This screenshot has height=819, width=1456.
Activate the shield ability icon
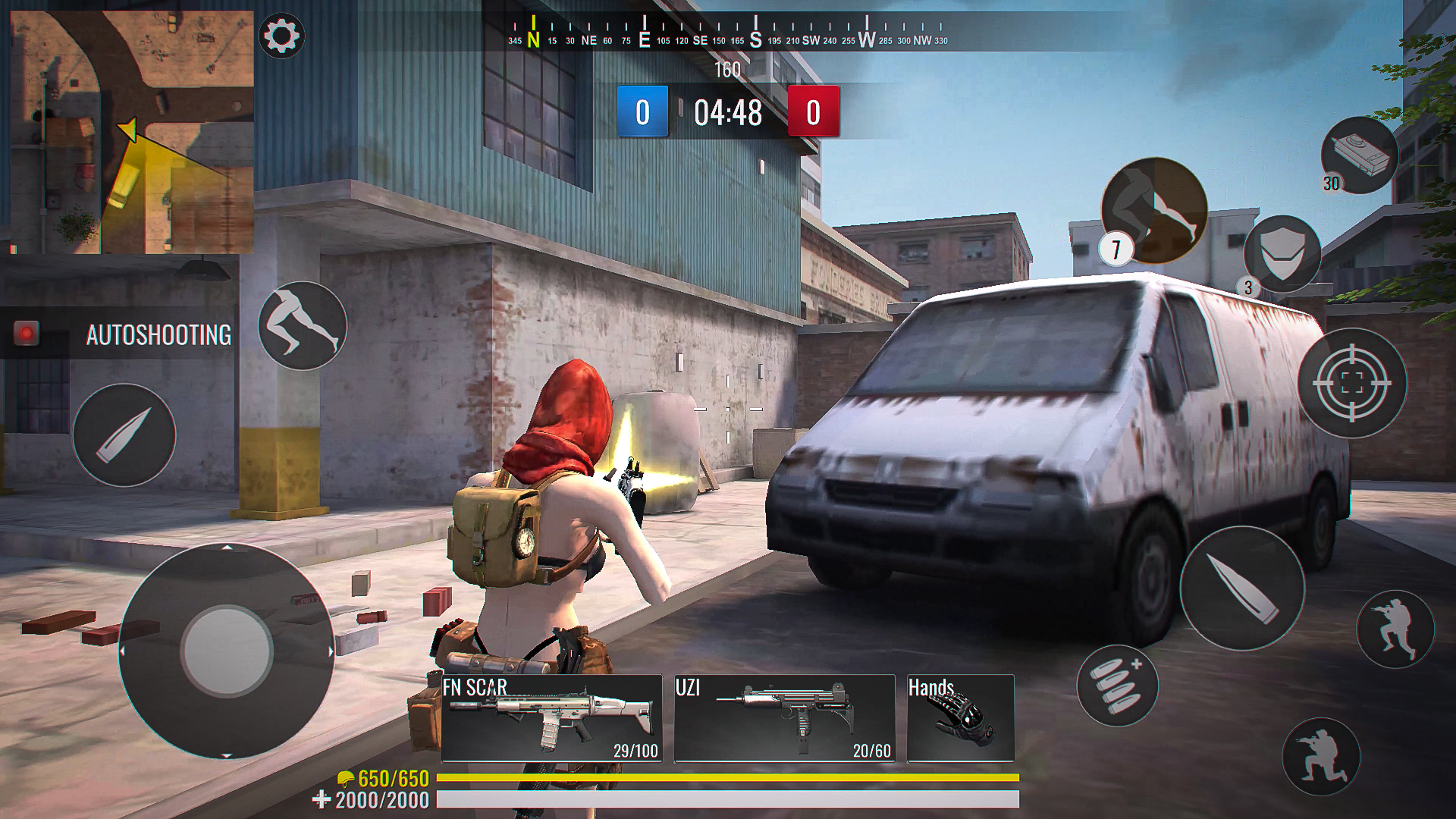(x=1282, y=253)
